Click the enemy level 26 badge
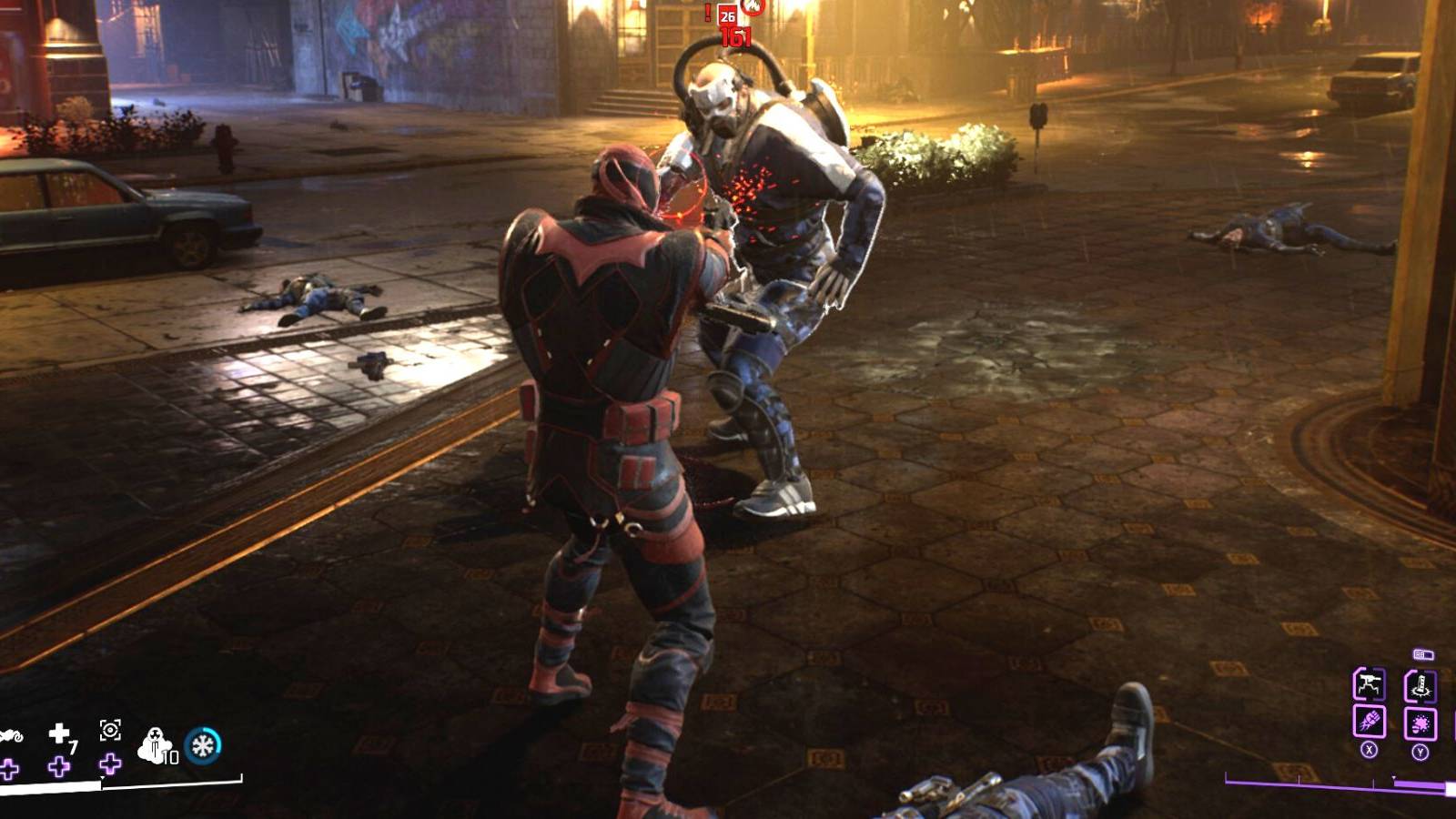This screenshot has width=1456, height=819. 727,16
